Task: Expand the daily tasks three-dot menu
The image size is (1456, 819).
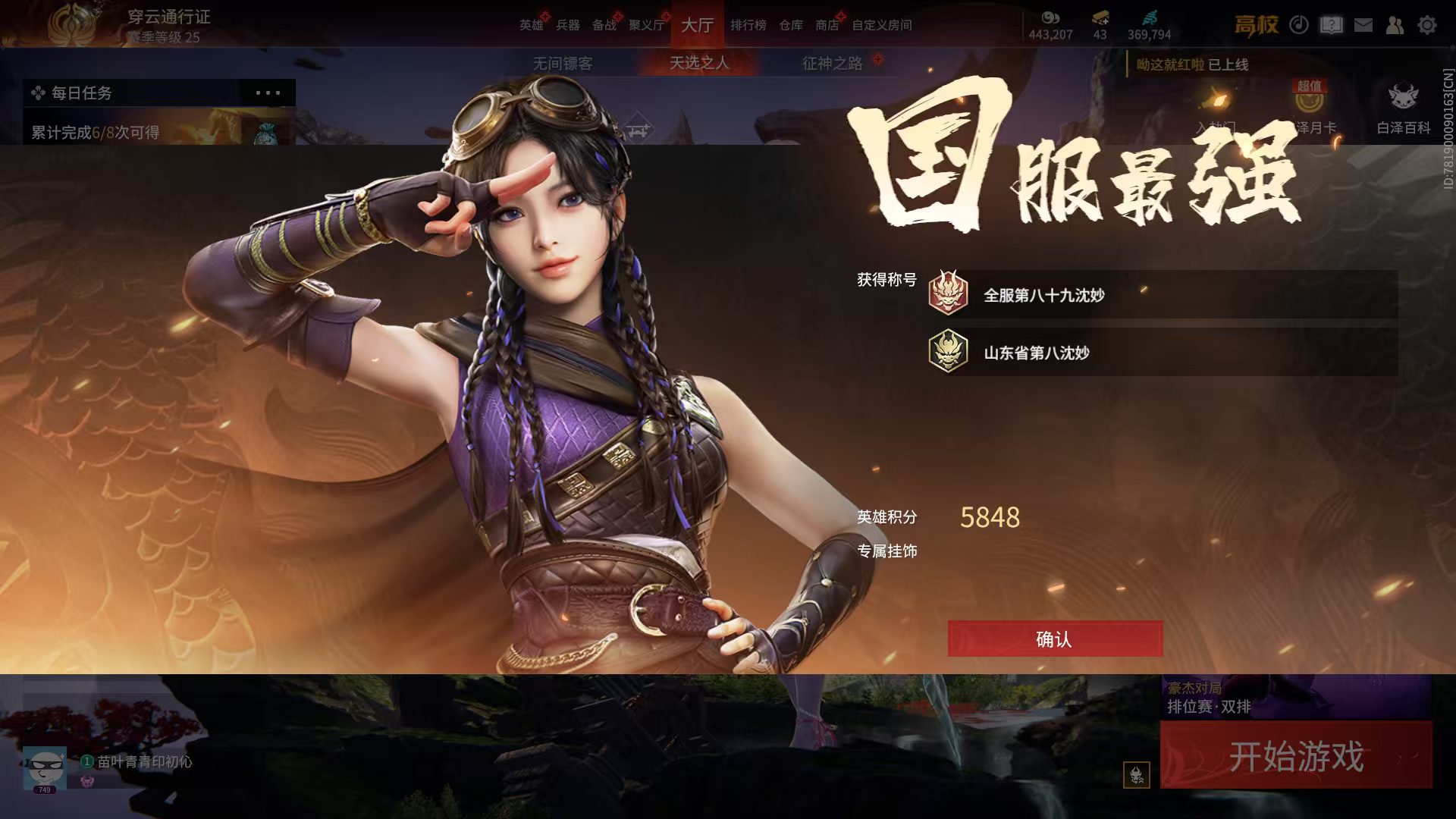Action: point(268,93)
